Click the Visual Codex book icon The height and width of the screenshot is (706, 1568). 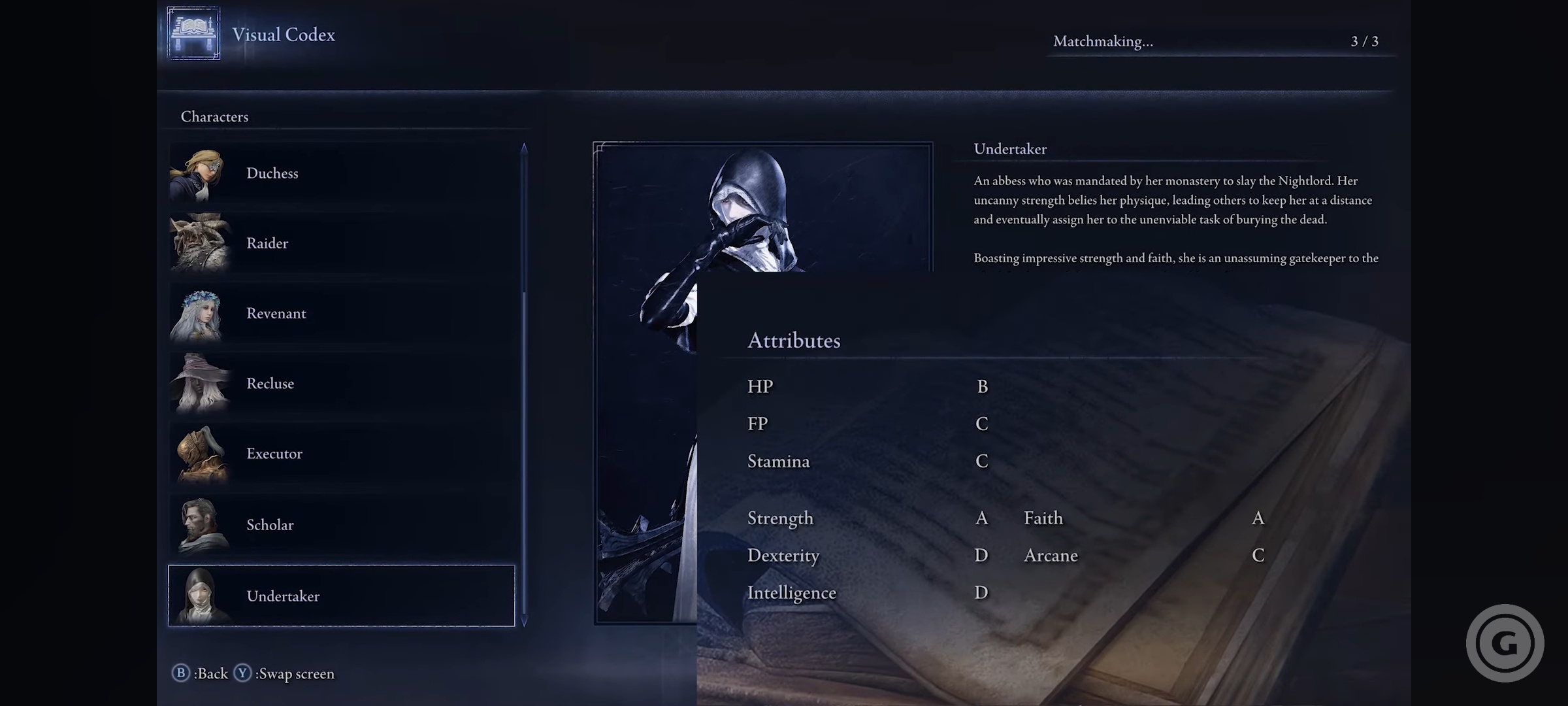[x=193, y=33]
